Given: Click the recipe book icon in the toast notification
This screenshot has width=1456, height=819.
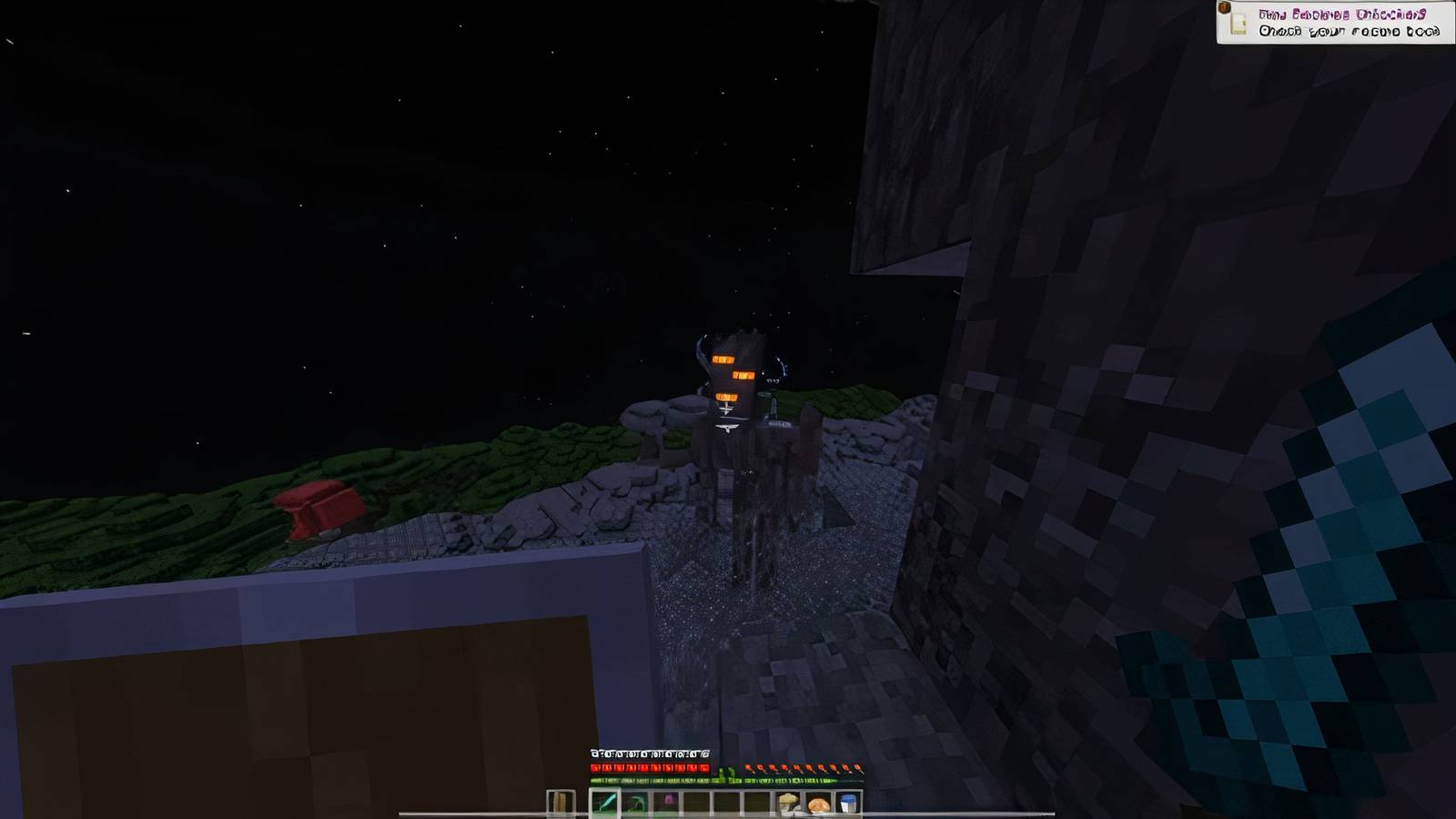Looking at the screenshot, I should (1238, 23).
